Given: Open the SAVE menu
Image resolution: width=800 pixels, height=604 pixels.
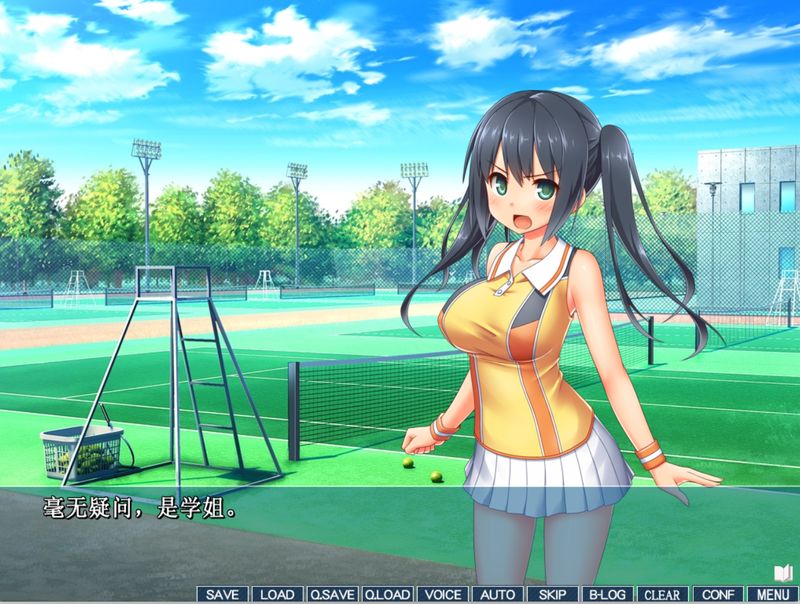Looking at the screenshot, I should point(222,594).
